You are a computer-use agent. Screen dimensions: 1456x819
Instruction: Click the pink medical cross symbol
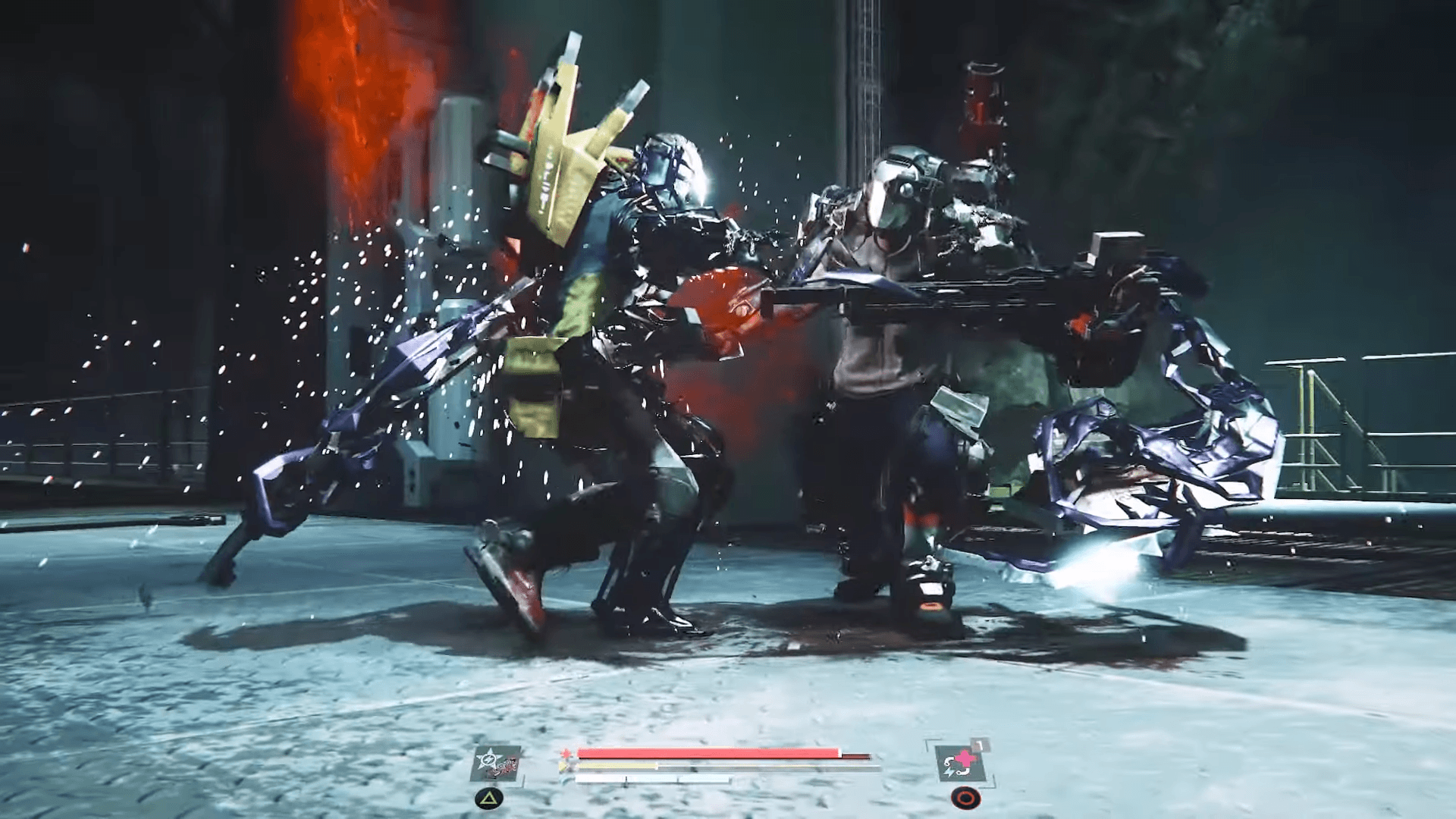[x=967, y=756]
